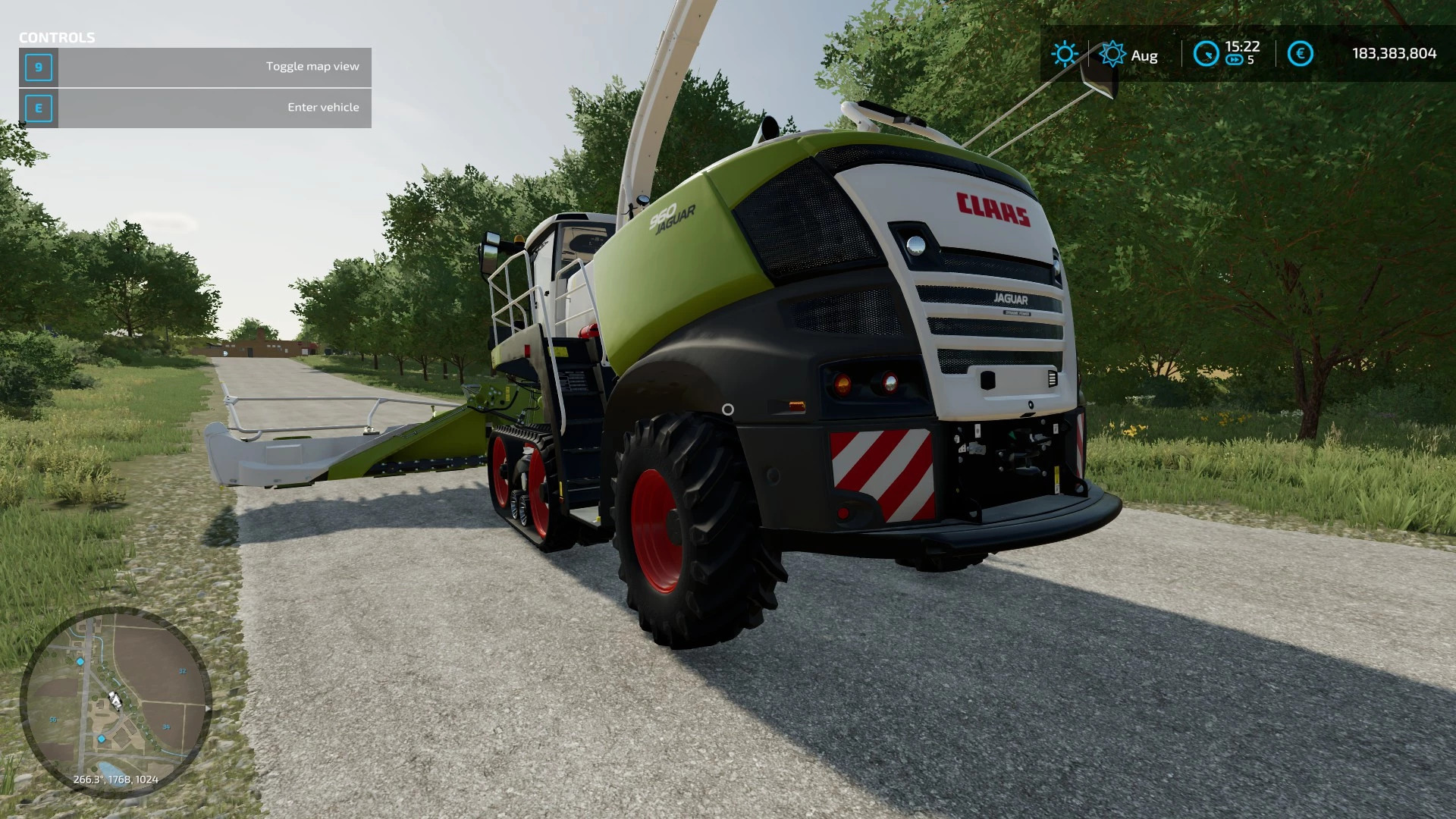The width and height of the screenshot is (1456, 819).
Task: Click the August season icon
Action: (1112, 54)
